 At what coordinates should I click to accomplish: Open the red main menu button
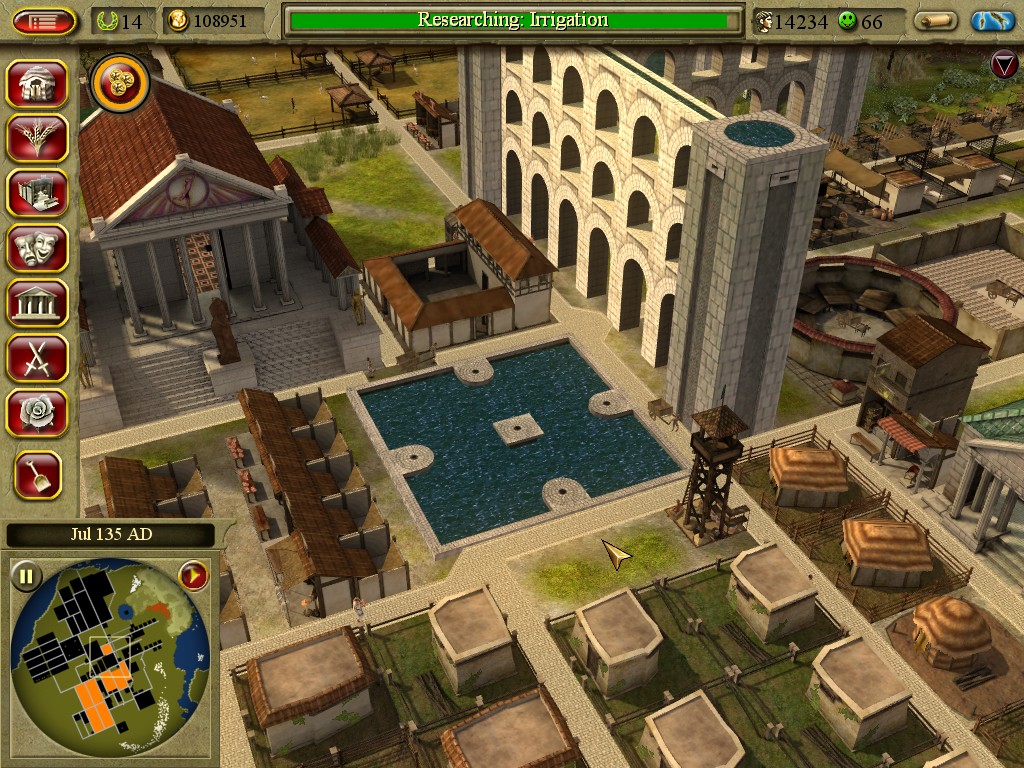pyautogui.click(x=44, y=21)
